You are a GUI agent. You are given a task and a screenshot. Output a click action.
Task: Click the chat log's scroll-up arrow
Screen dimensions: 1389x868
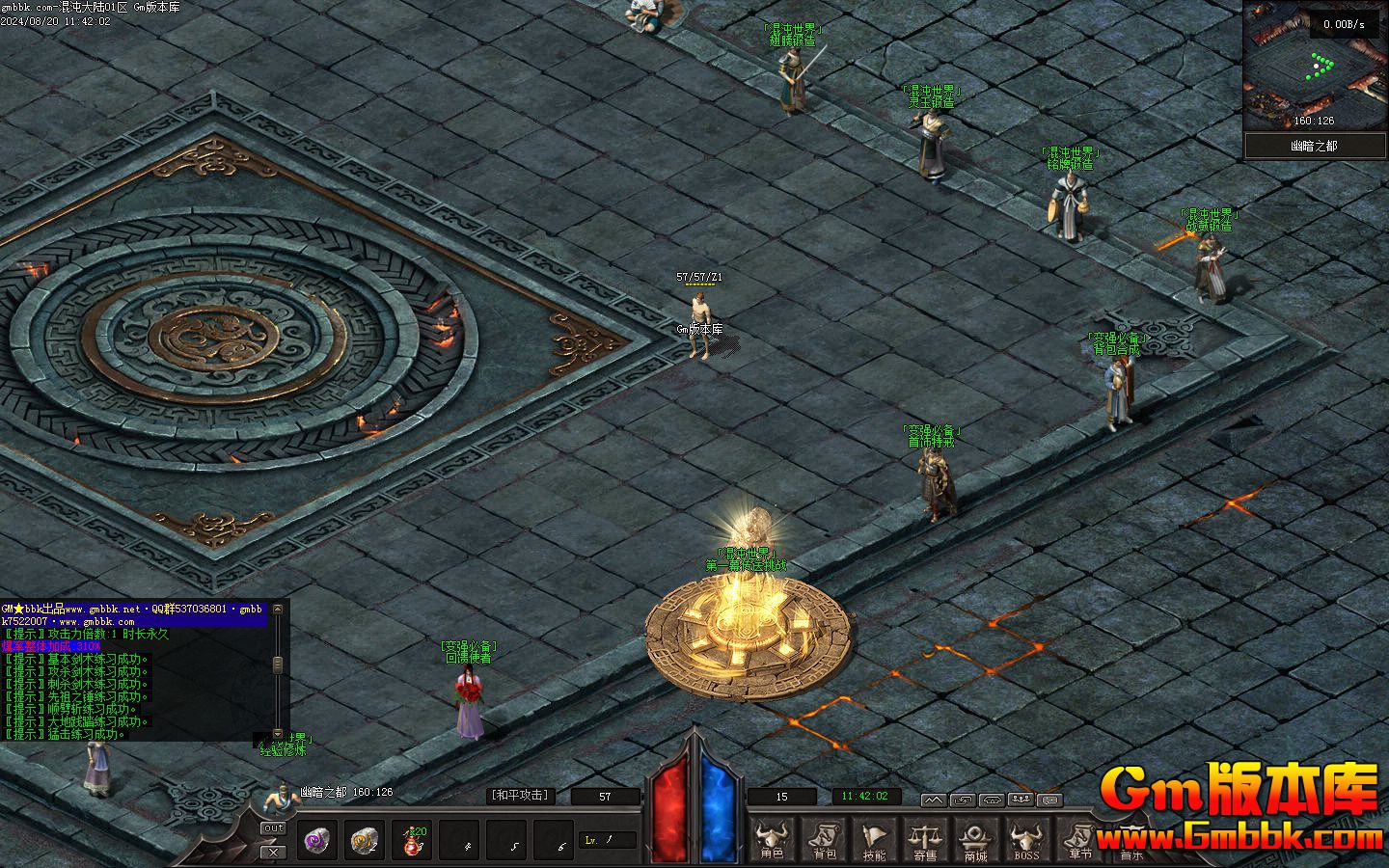pyautogui.click(x=278, y=610)
